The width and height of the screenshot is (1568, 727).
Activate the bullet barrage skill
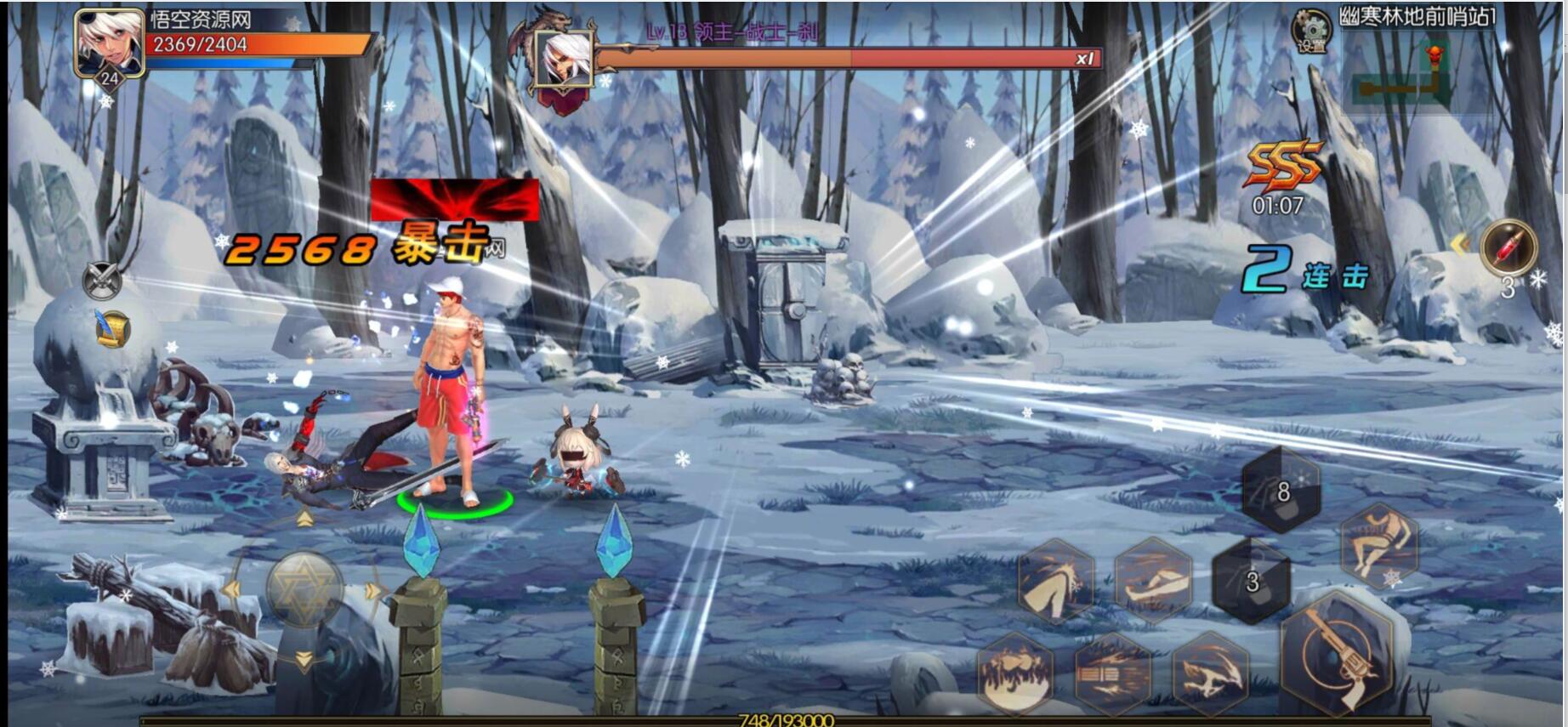click(1111, 674)
